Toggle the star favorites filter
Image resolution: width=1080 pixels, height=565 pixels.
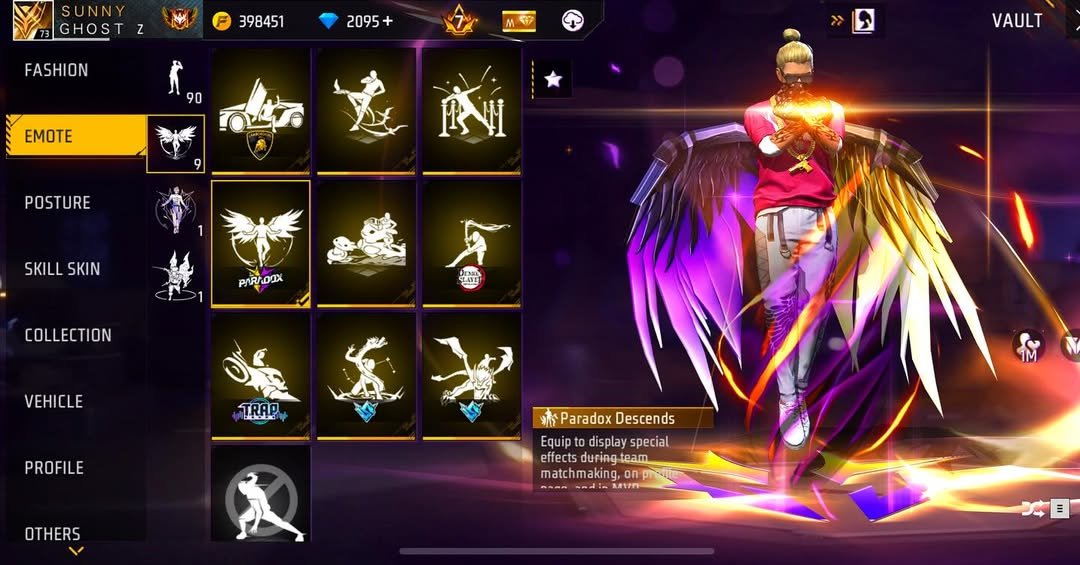pos(553,79)
